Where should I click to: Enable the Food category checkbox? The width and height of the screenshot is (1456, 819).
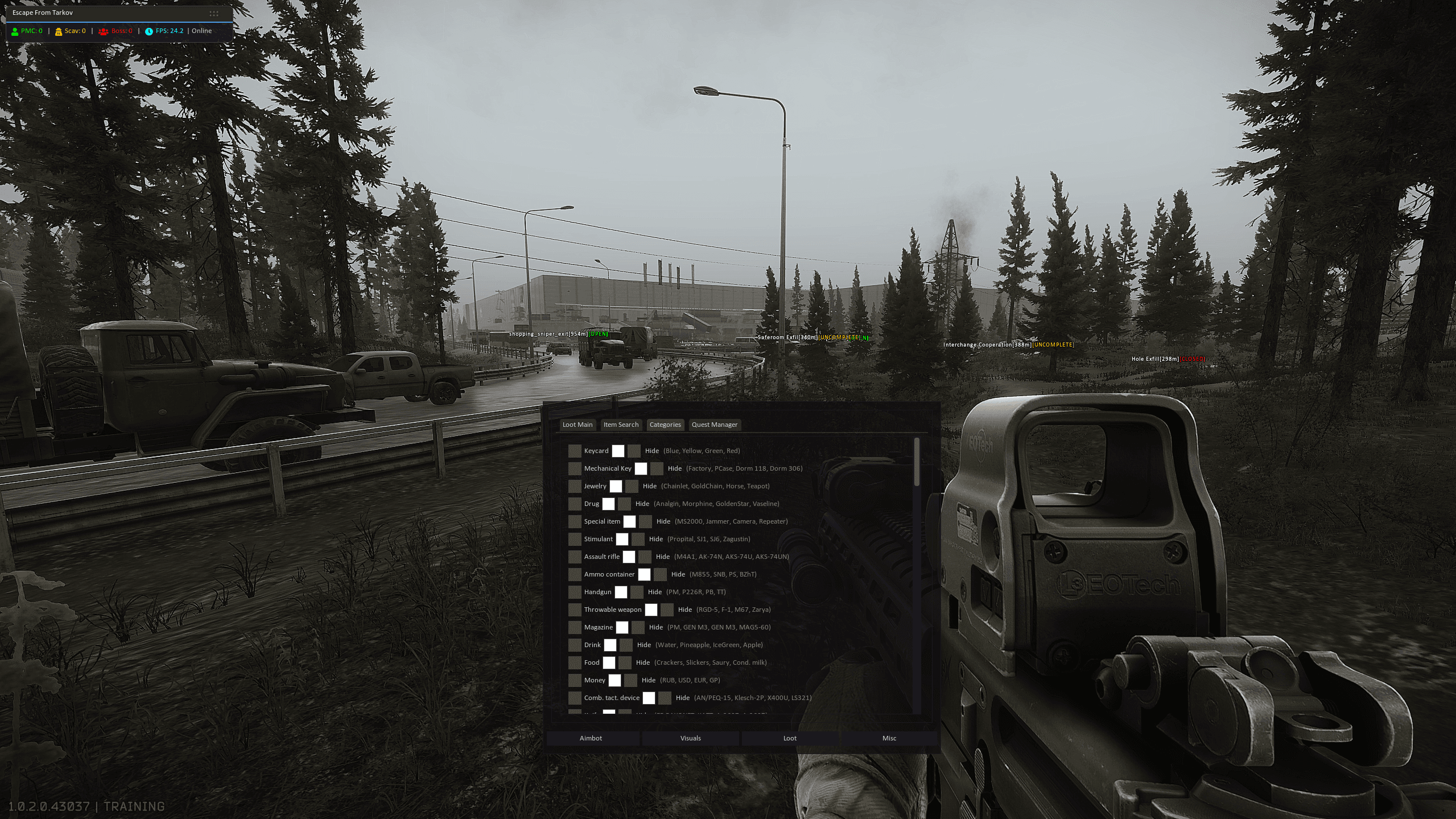pos(575,662)
